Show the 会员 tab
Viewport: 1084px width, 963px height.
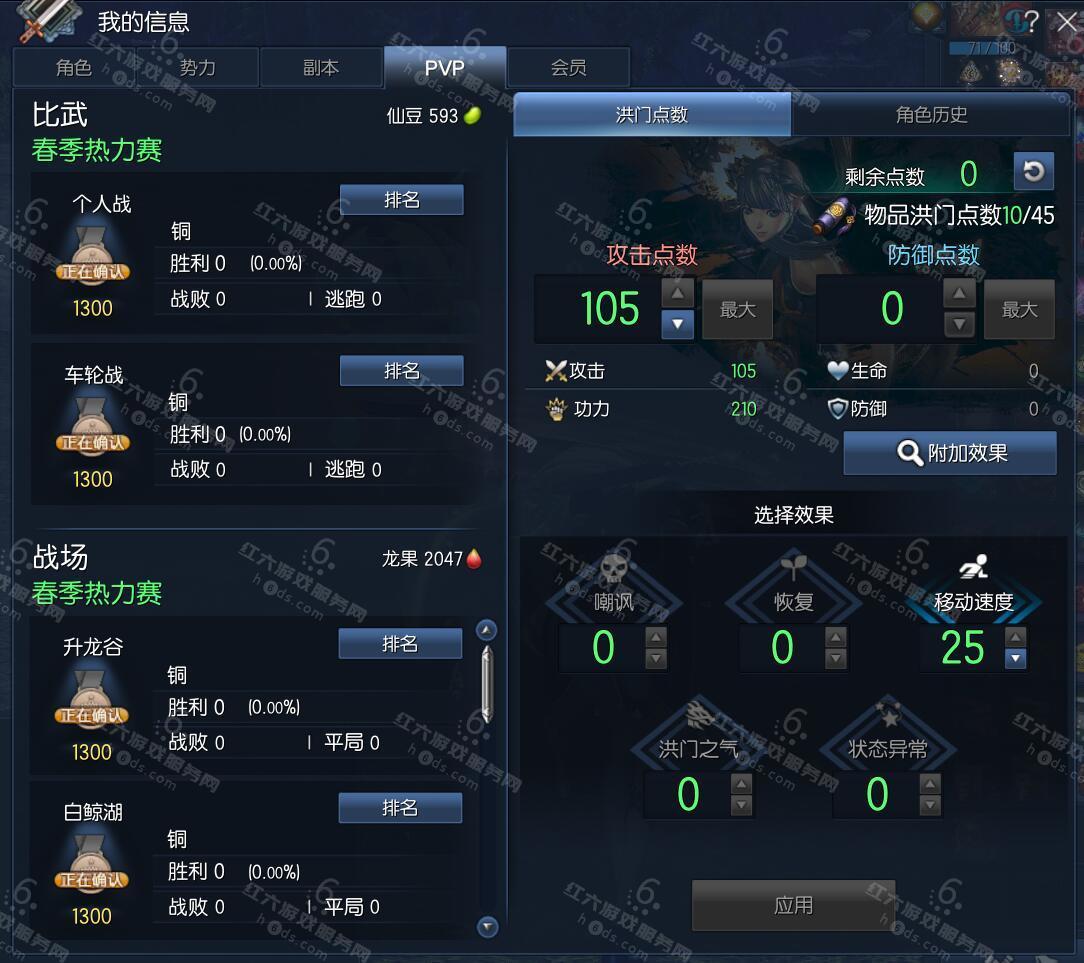click(568, 68)
